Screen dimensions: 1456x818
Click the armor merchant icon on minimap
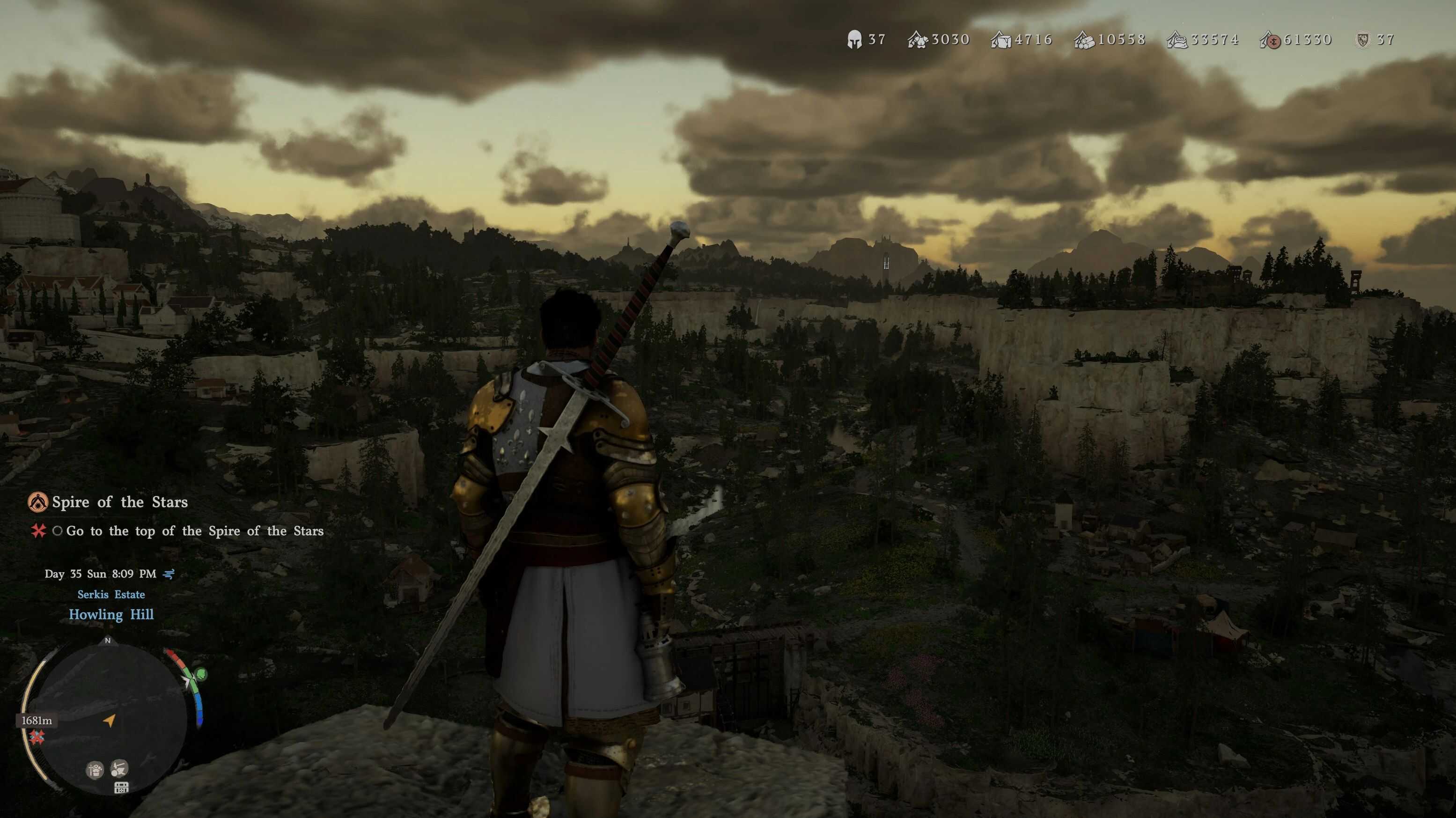[95, 769]
